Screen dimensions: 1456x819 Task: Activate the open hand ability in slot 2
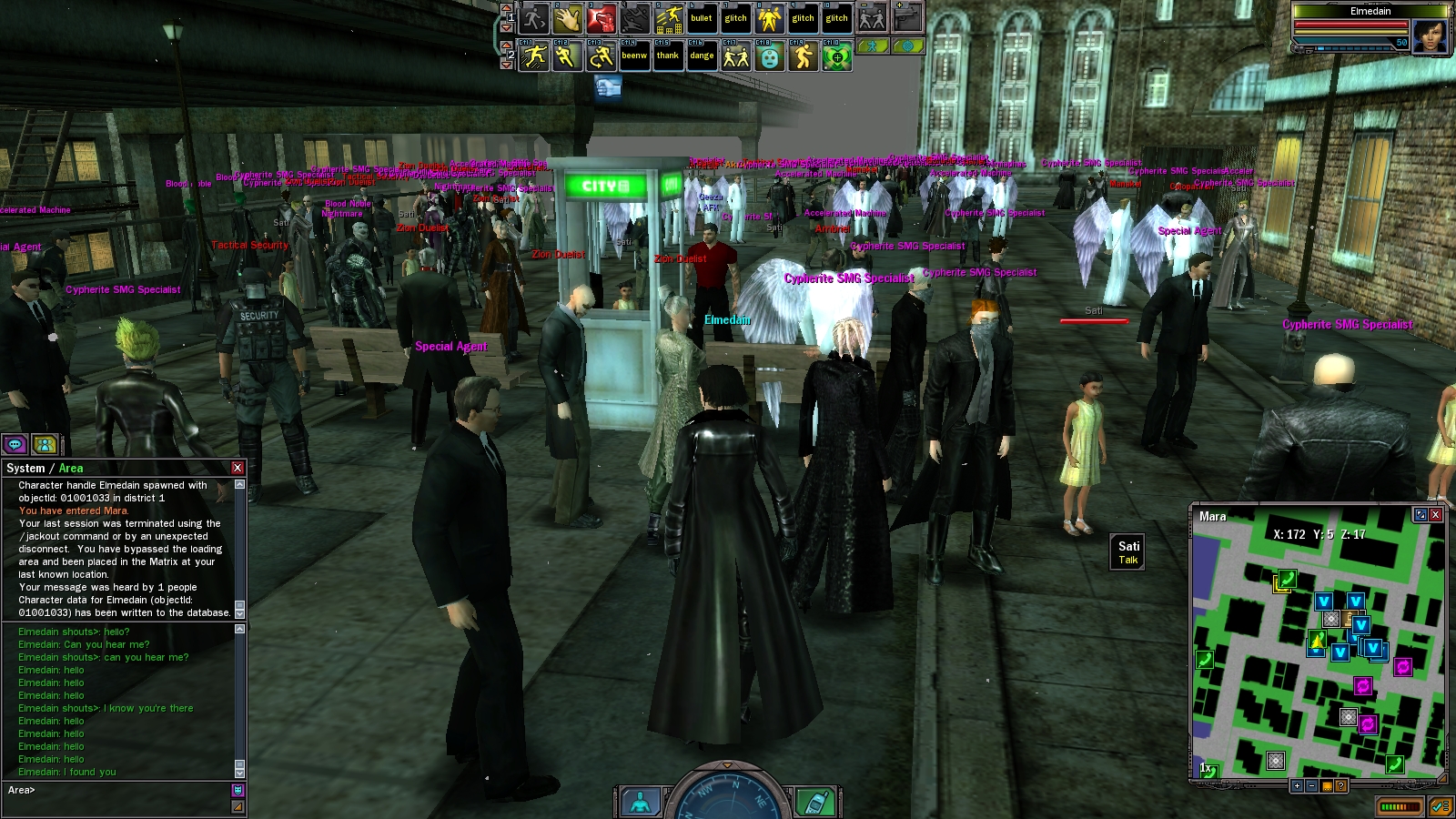click(567, 17)
